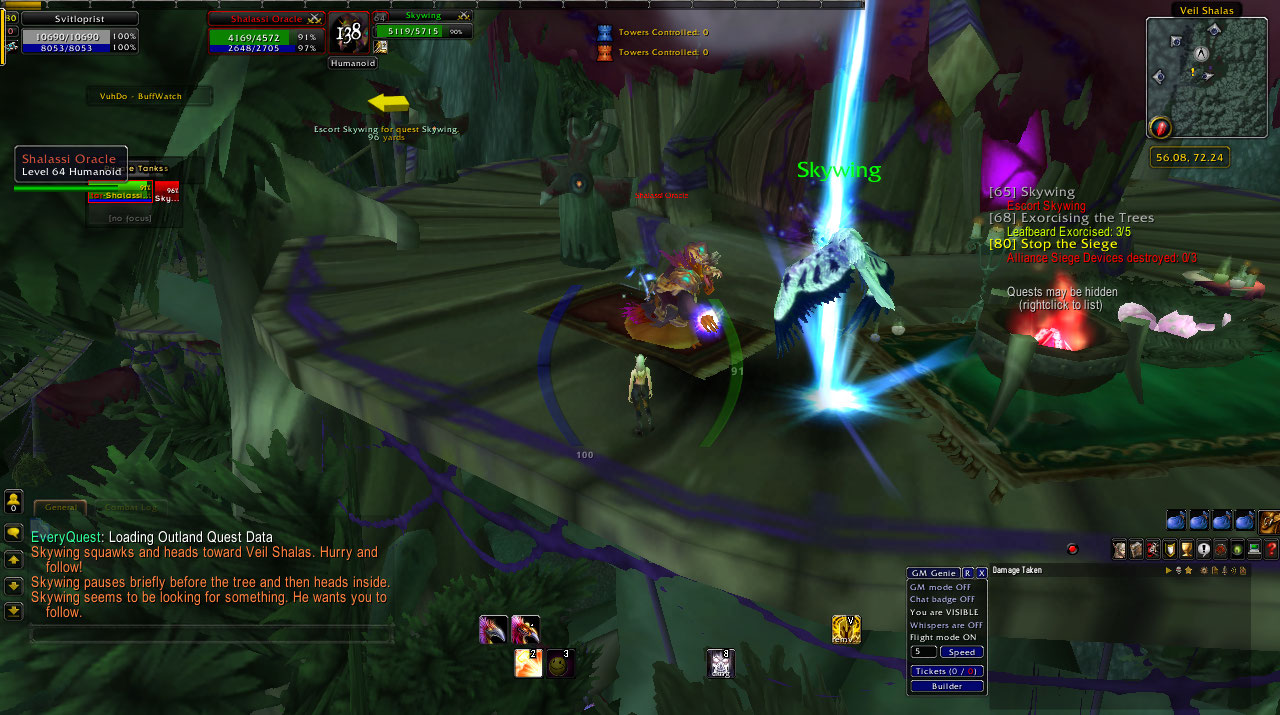Click the chat scroll-to-bottom arrow button

[x=14, y=611]
